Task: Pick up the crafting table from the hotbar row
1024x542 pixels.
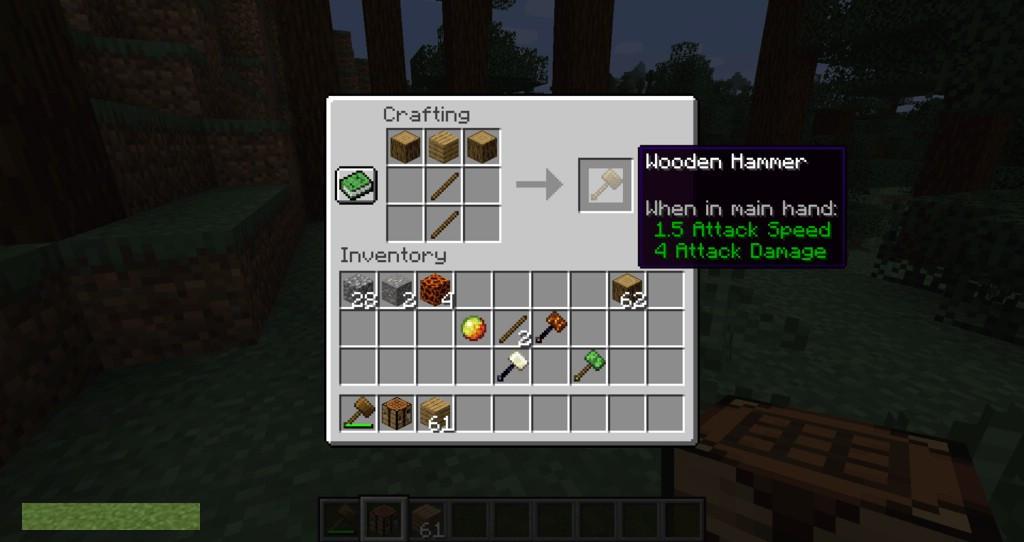Action: [396, 412]
